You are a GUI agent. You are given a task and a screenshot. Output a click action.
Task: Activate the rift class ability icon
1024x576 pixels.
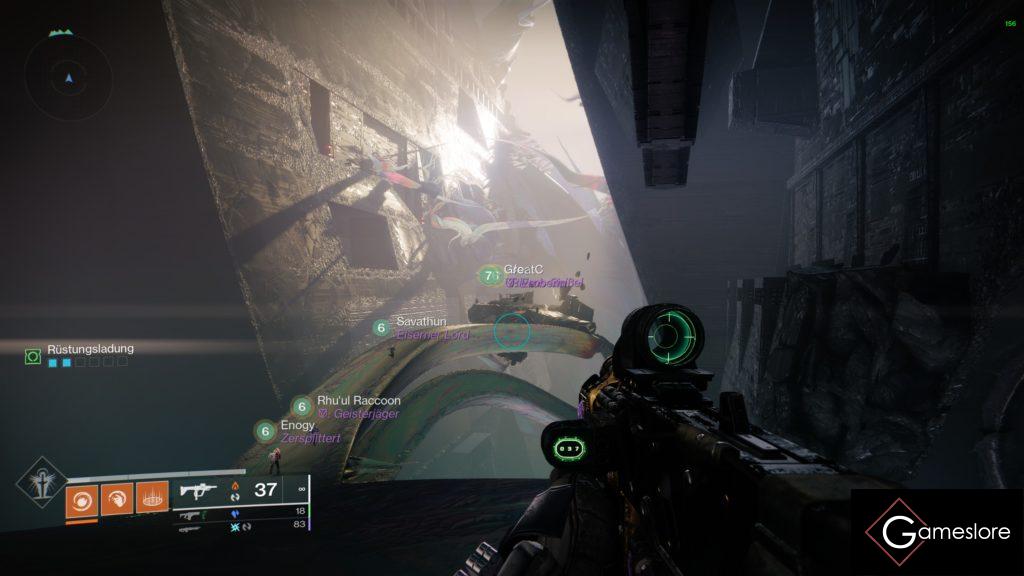[x=153, y=497]
